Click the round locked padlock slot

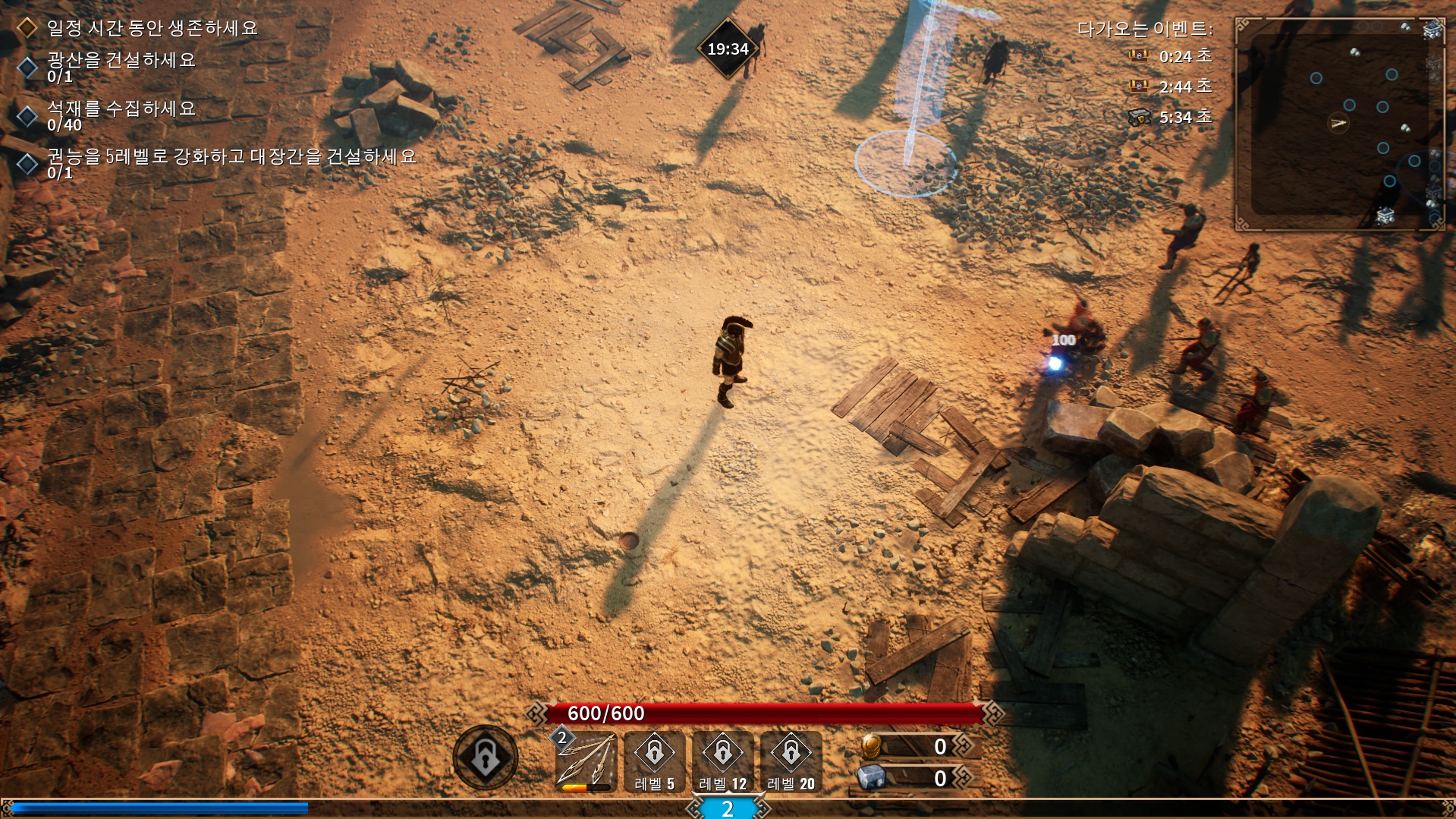tap(486, 757)
